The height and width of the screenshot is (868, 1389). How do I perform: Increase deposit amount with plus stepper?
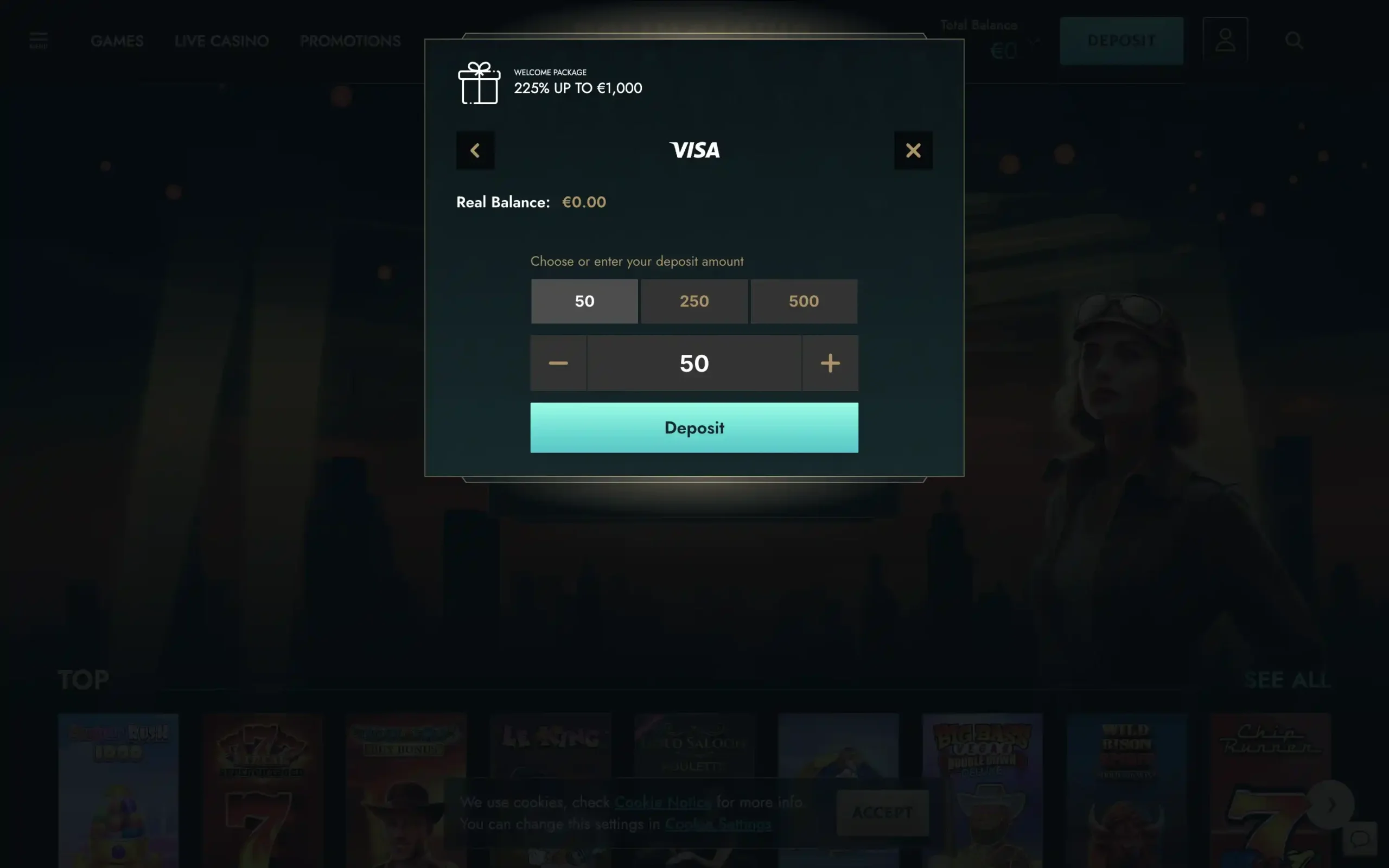pyautogui.click(x=830, y=363)
